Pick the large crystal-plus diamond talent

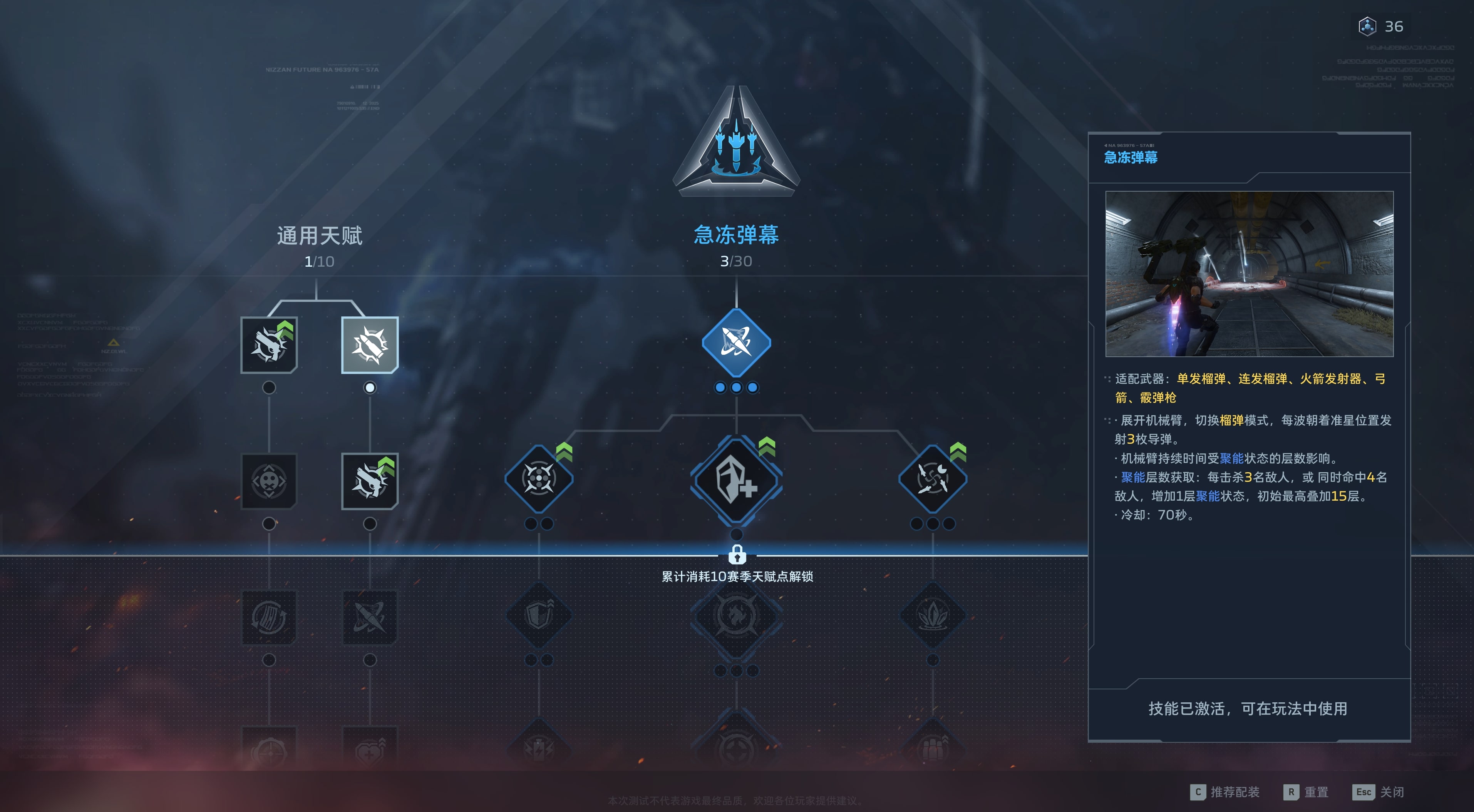(x=736, y=480)
